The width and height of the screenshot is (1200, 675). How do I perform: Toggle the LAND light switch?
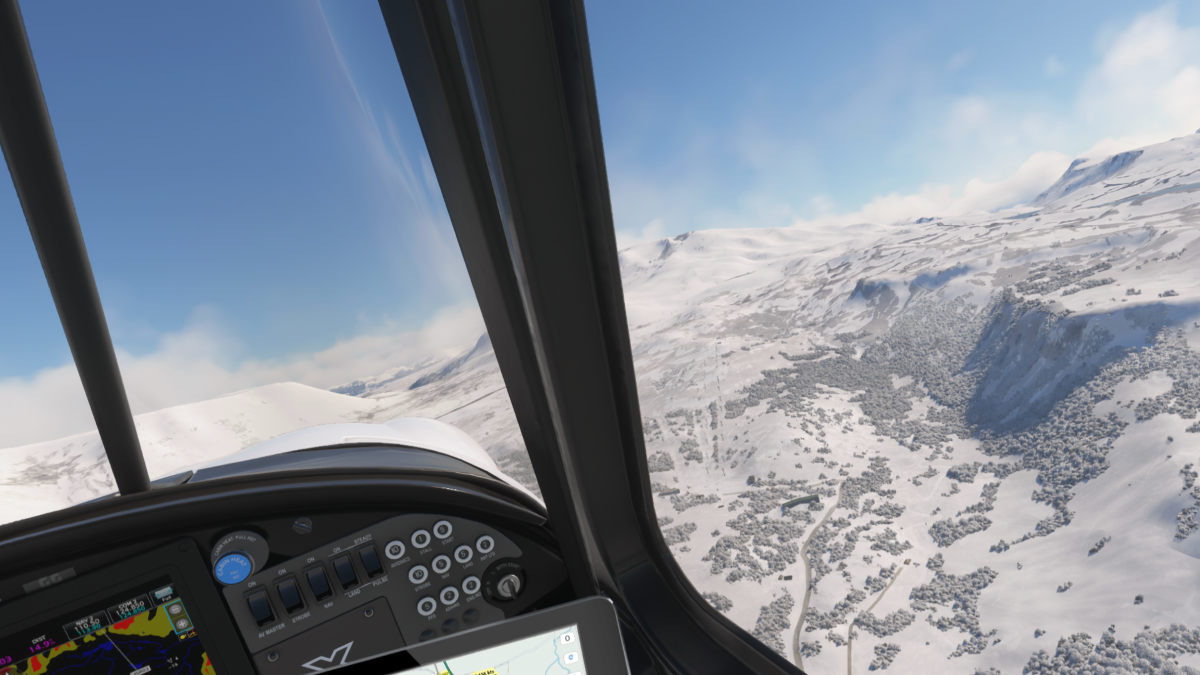(345, 570)
